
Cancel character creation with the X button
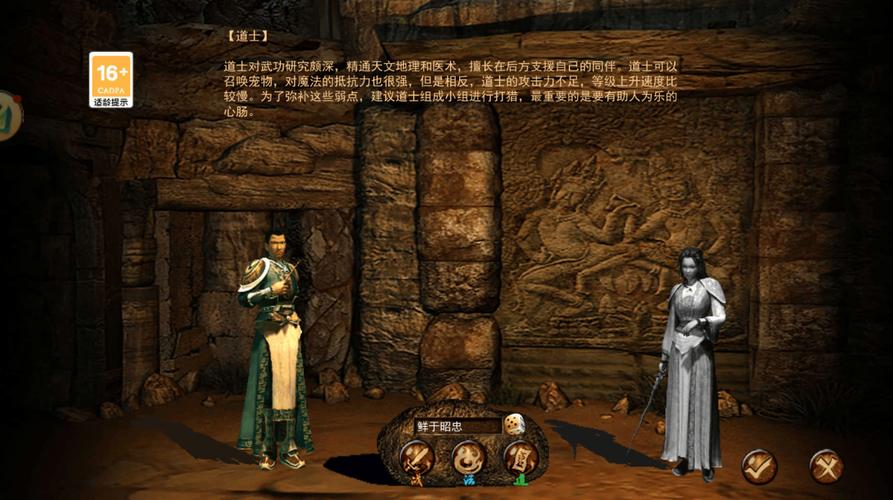click(x=826, y=466)
